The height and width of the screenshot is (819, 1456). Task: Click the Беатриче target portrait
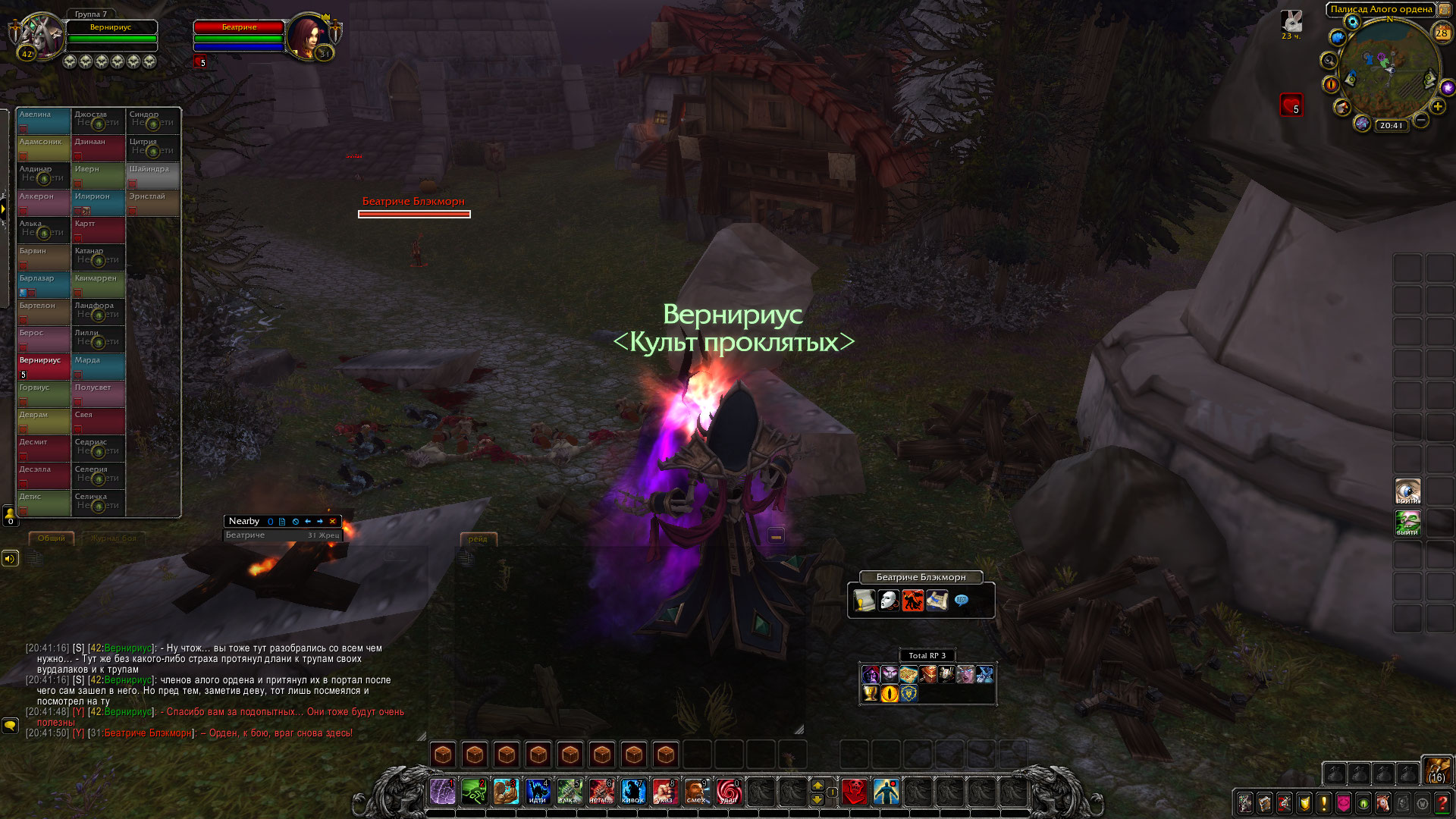click(x=307, y=36)
